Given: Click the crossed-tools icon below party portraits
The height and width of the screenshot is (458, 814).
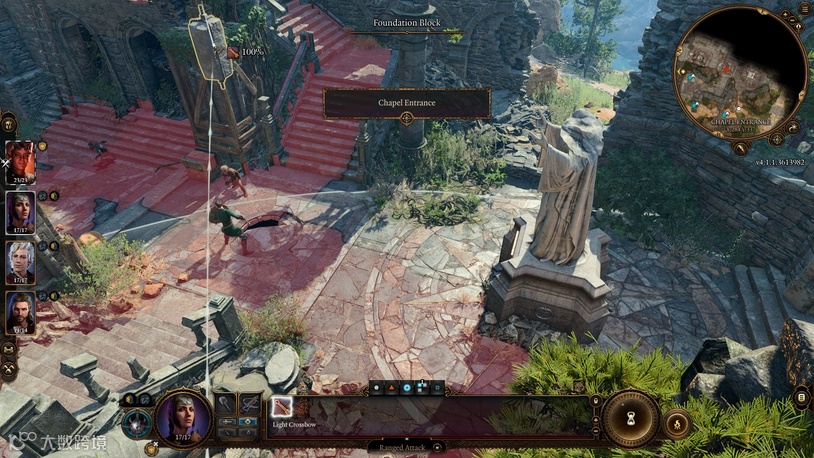Looking at the screenshot, I should 8,370.
